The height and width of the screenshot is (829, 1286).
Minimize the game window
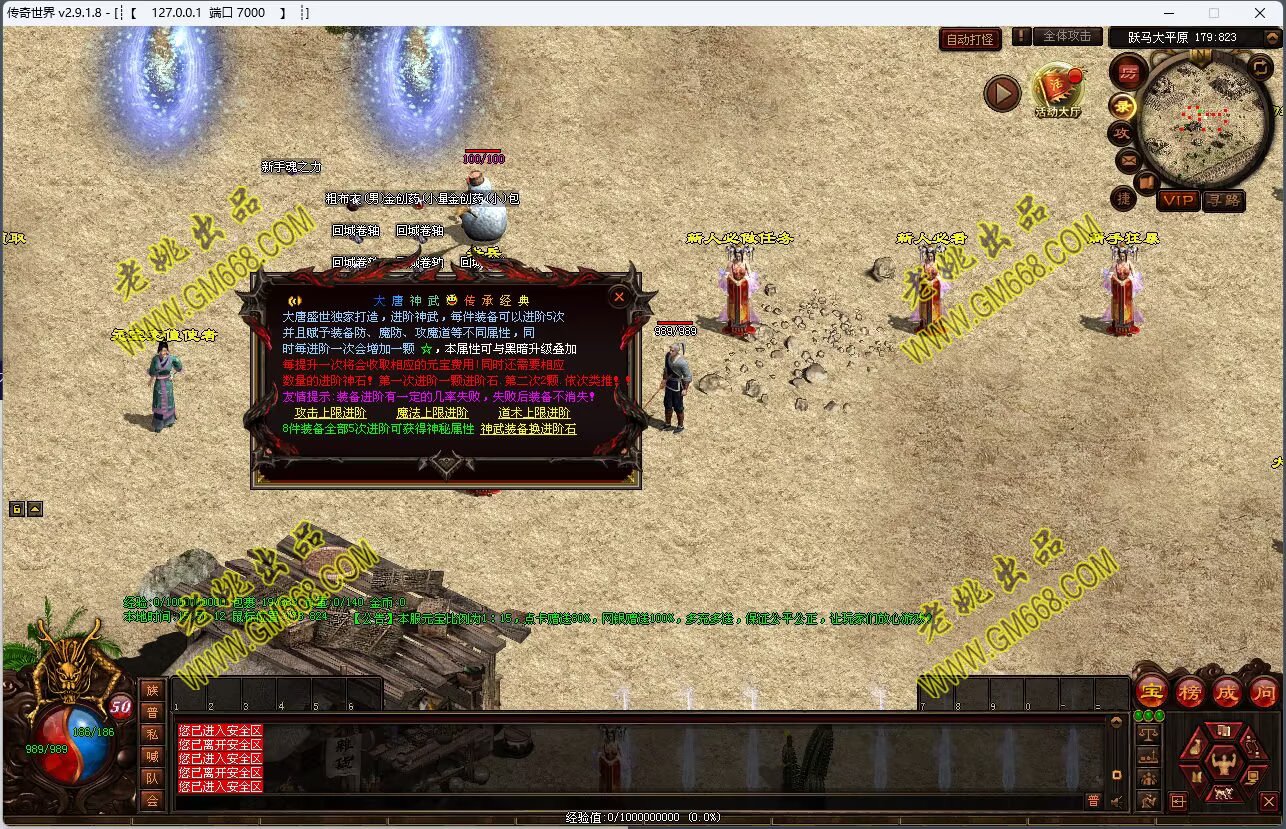1168,13
